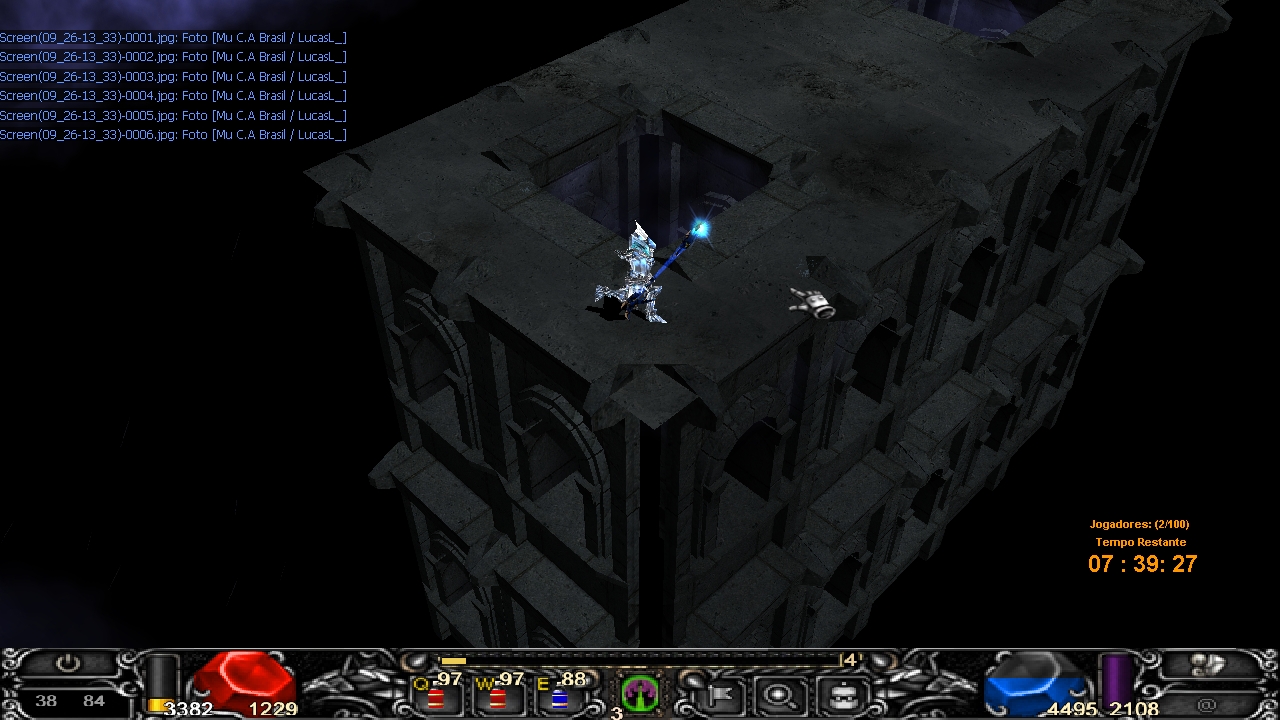This screenshot has height=720, width=1280.
Task: Use the red potion in slot Q
Action: pyautogui.click(x=437, y=696)
